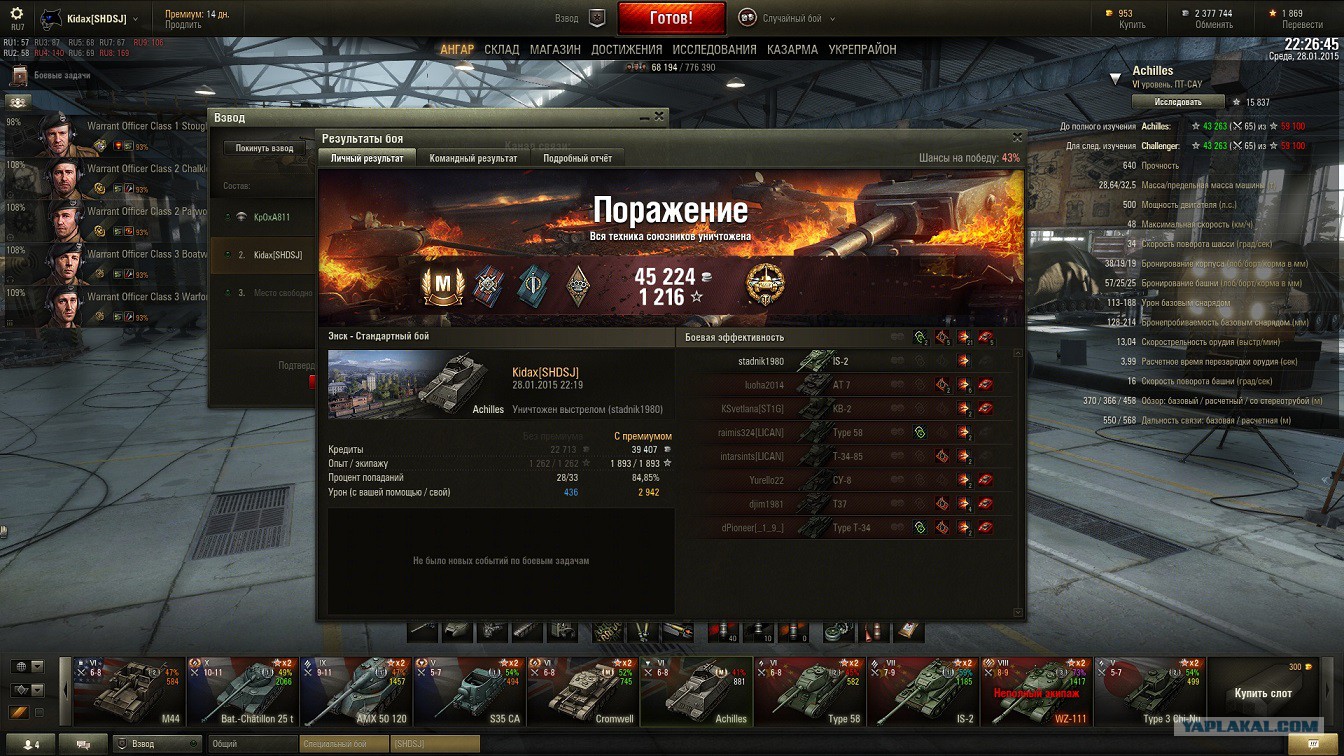The width and height of the screenshot is (1344, 756).
Task: Click Купить слот to buy slot
Action: coord(1262,692)
